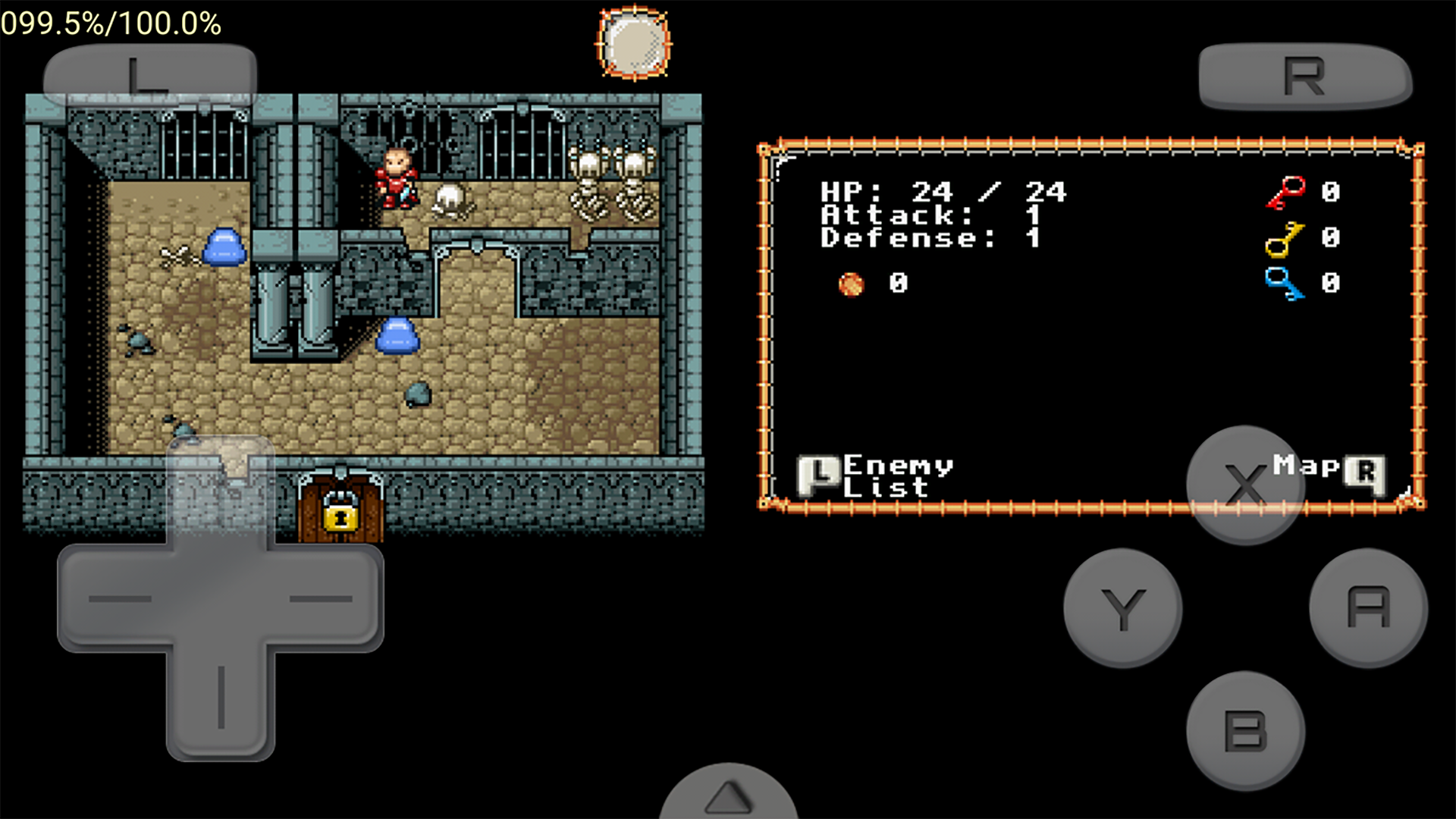Viewport: 1456px width, 819px height.
Task: Tap the 099.5%/100.0% progress readout
Action: click(x=109, y=23)
